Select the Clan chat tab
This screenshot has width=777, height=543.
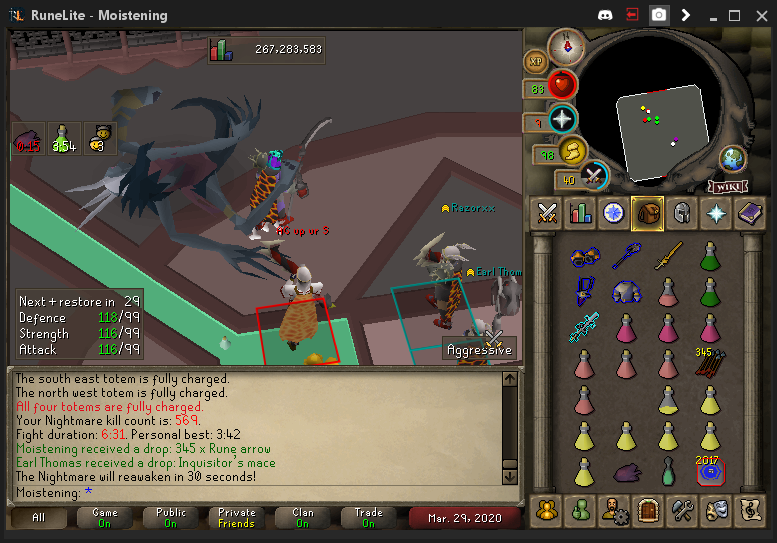[302, 517]
